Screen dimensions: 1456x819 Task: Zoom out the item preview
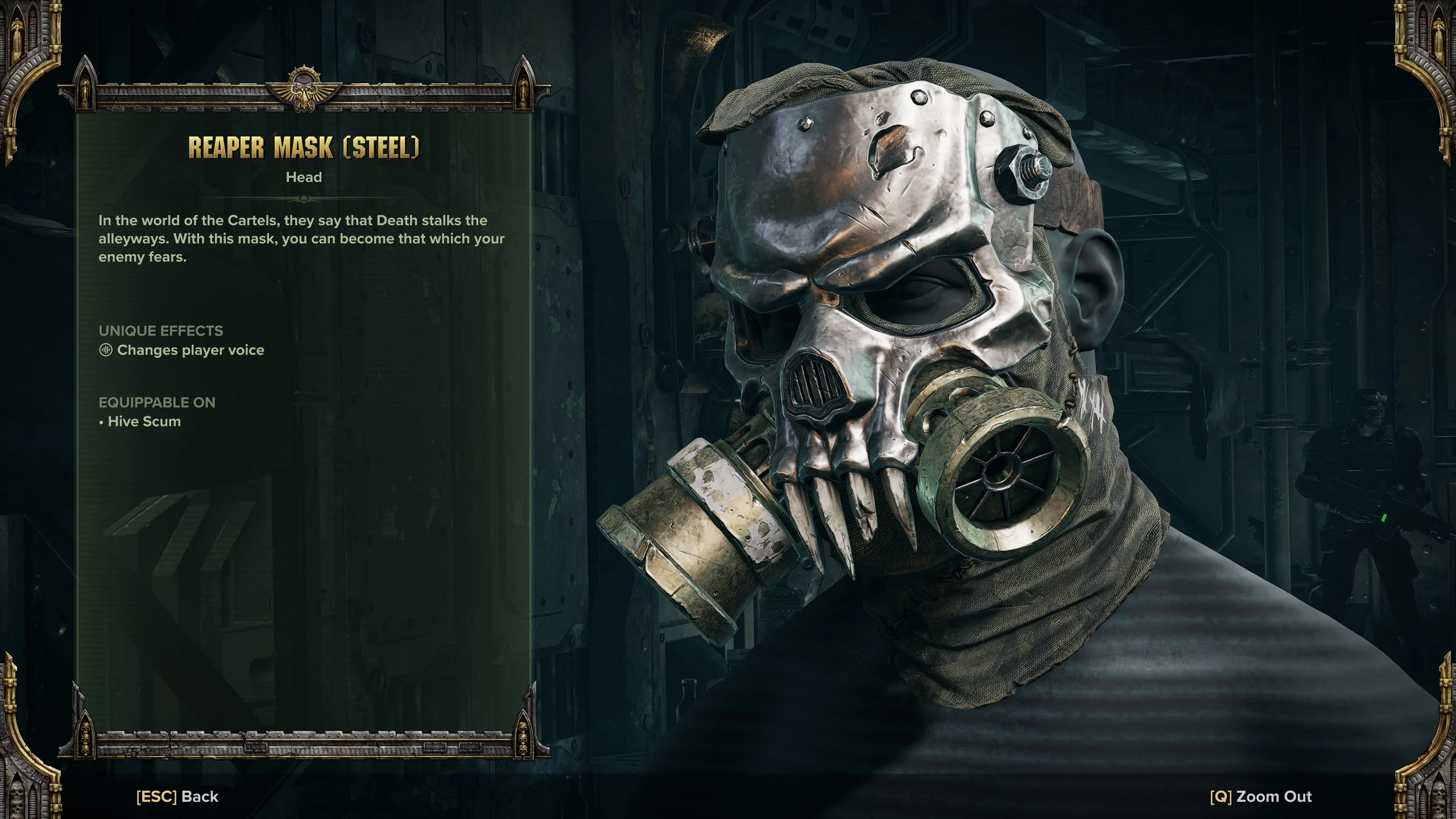(1260, 796)
